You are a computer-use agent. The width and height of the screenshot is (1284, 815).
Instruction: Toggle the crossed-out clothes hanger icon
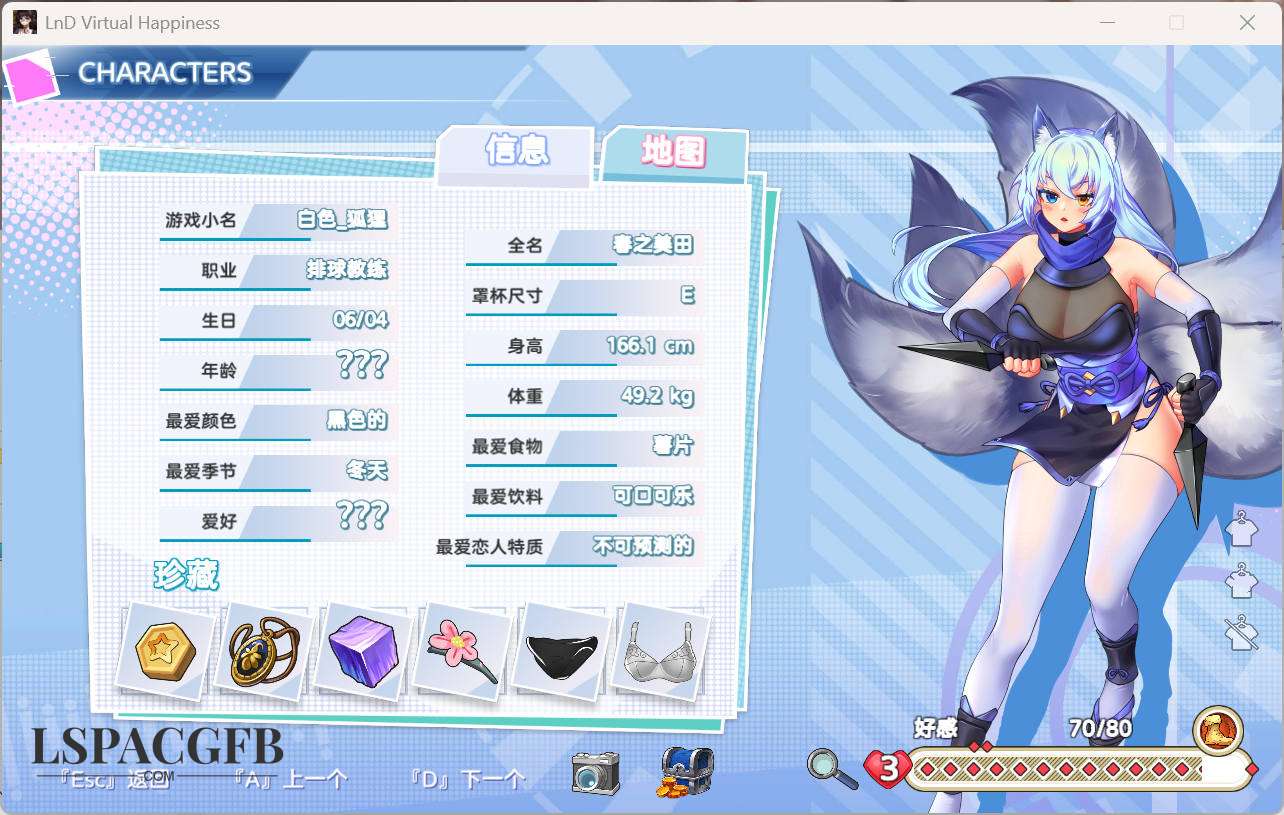1241,632
